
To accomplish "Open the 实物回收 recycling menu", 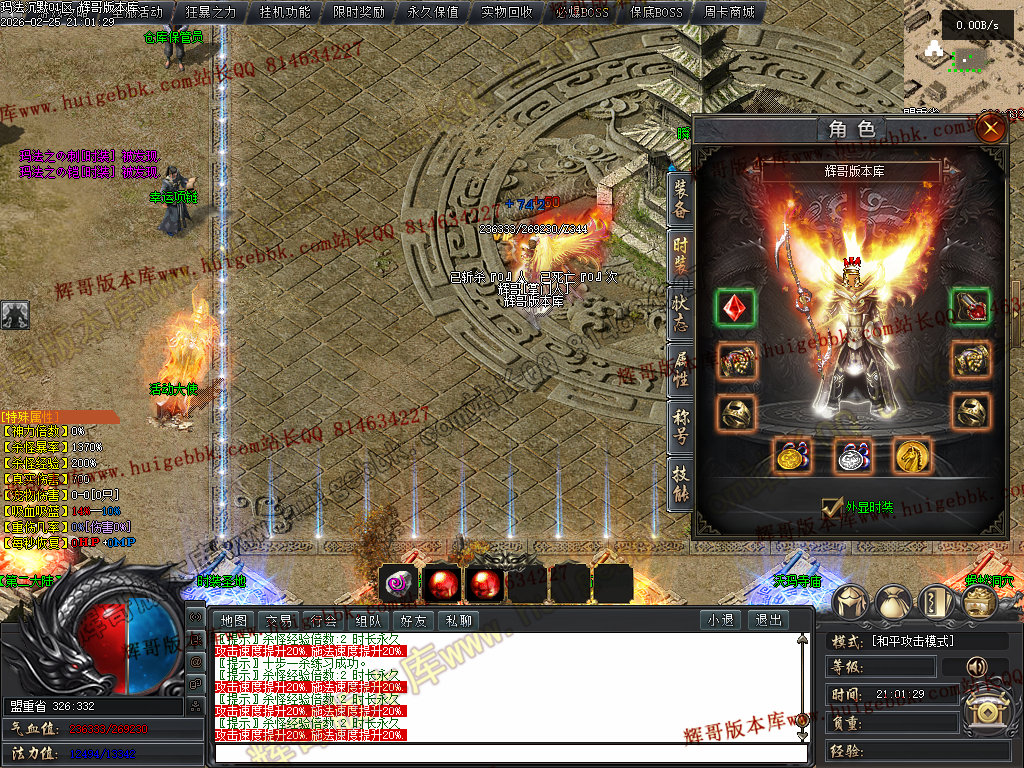I will [x=507, y=13].
